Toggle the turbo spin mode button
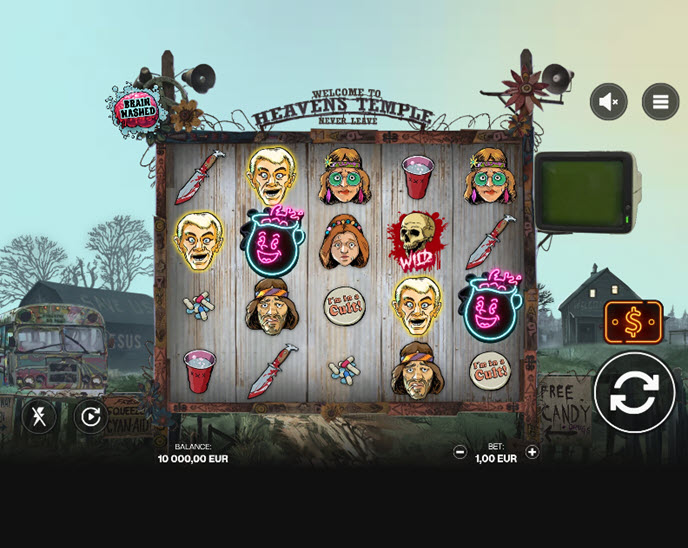This screenshot has height=548, width=688. click(39, 416)
